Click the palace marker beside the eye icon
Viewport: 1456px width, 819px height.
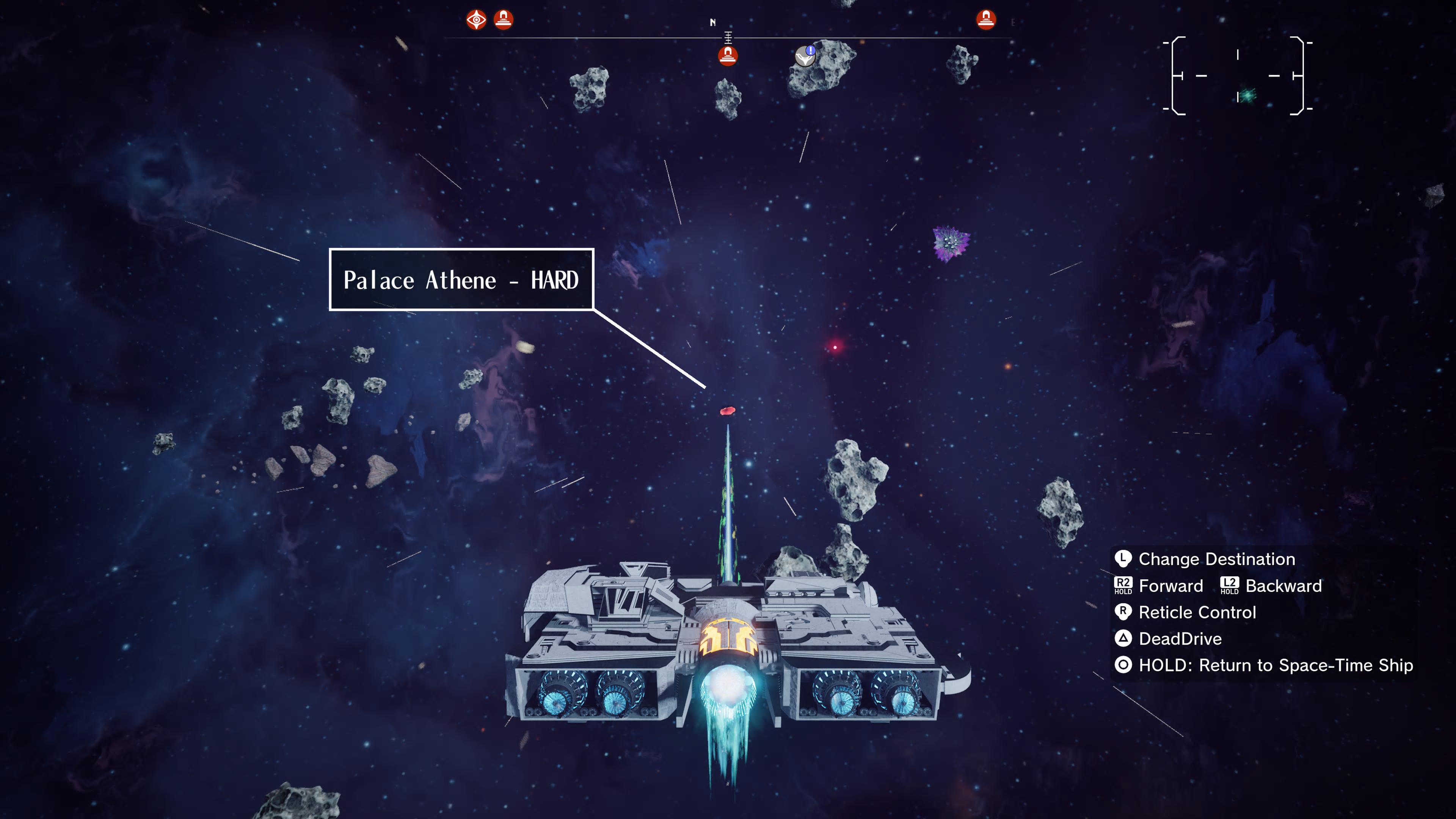coord(503,19)
